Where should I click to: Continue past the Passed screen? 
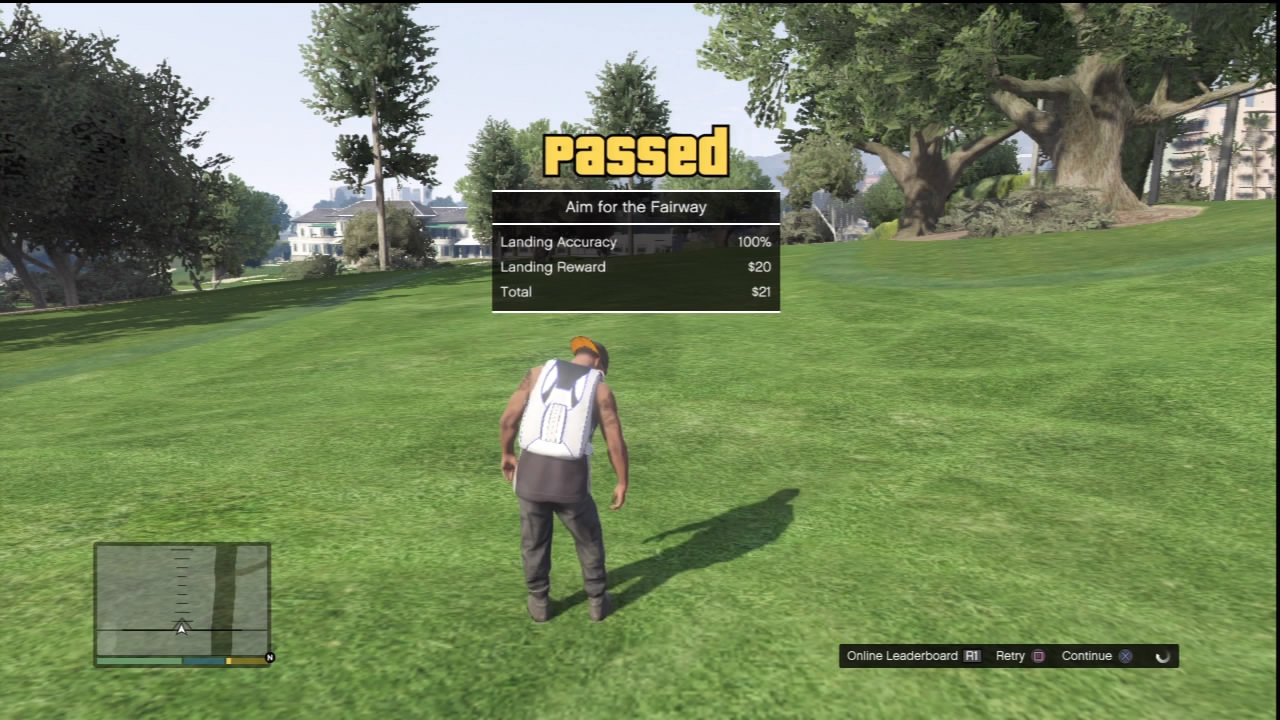point(1097,656)
